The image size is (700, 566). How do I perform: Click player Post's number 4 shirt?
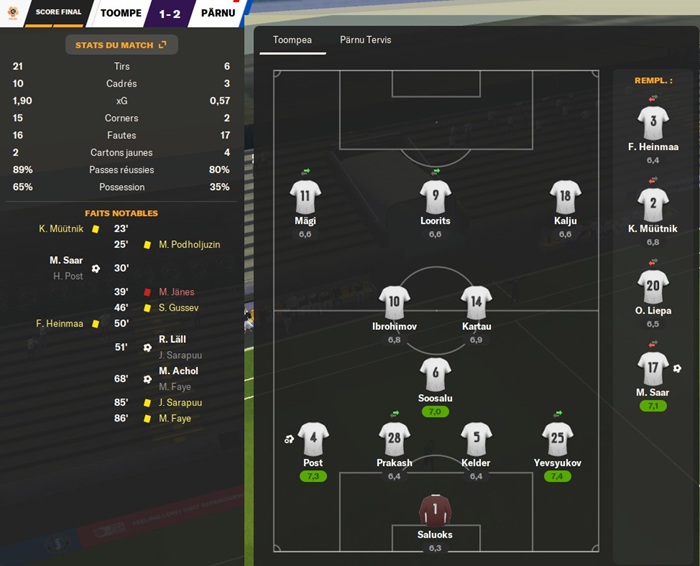click(x=313, y=438)
